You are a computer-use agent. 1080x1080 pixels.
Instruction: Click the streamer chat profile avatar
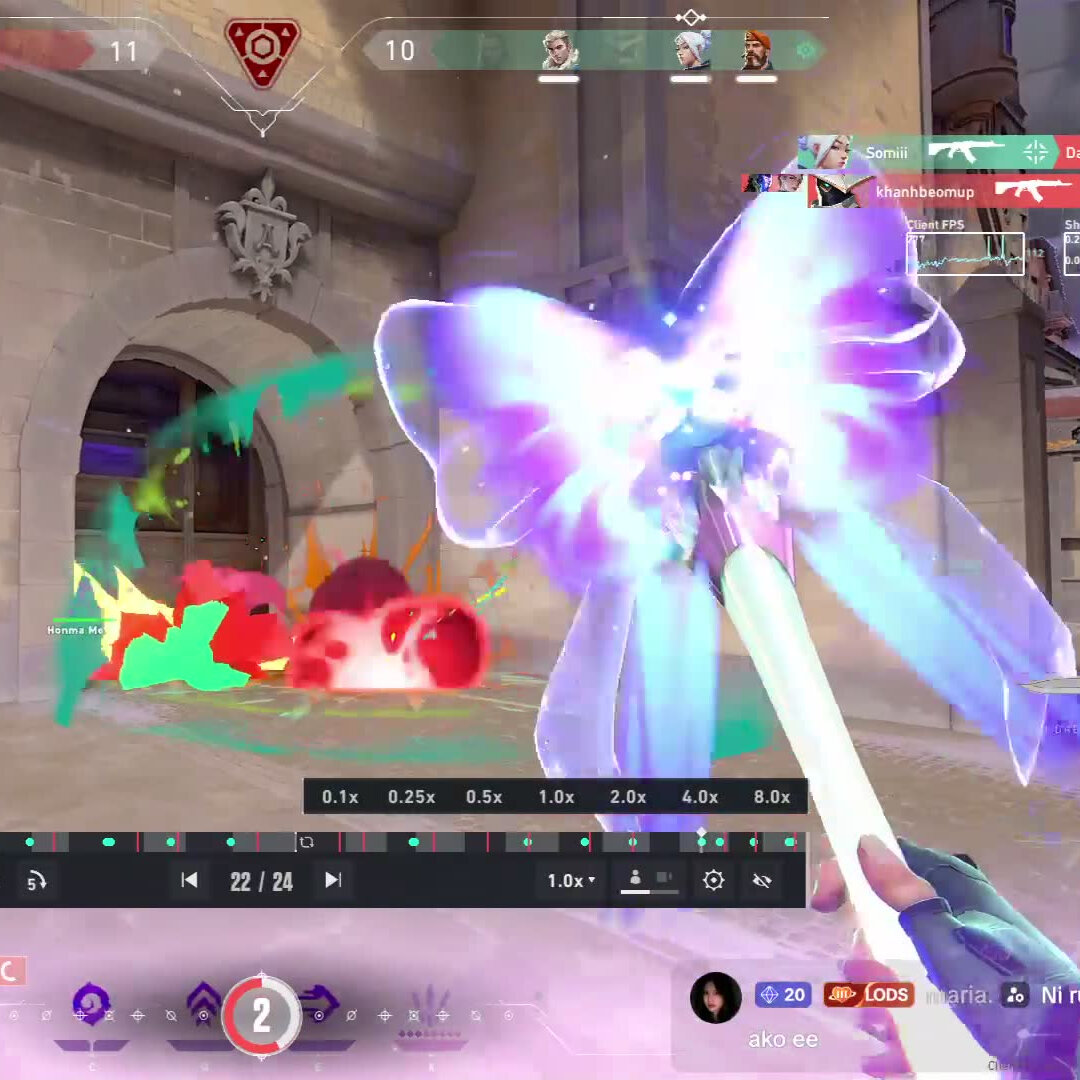tap(716, 997)
